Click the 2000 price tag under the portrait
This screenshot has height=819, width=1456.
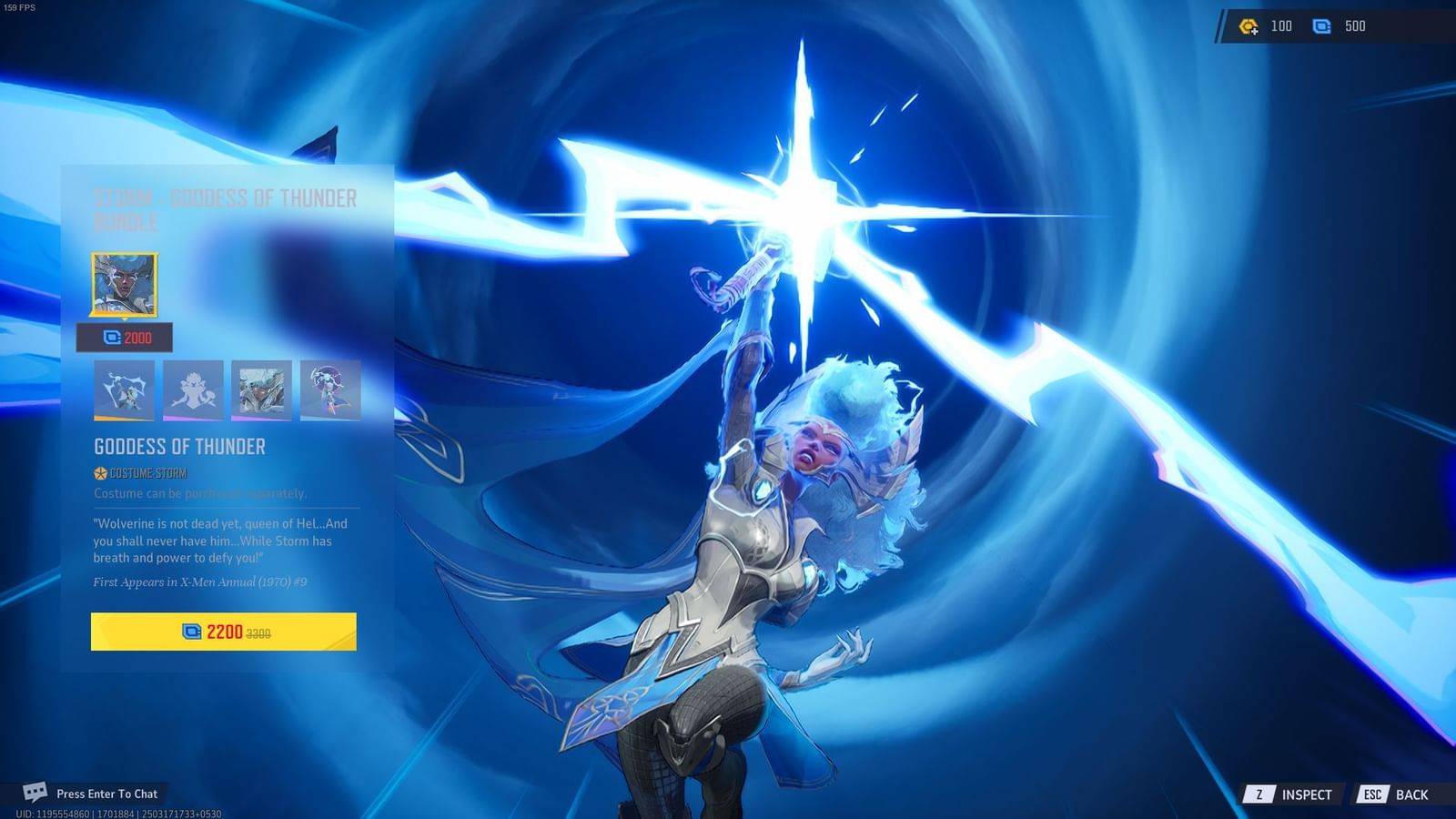[x=125, y=338]
